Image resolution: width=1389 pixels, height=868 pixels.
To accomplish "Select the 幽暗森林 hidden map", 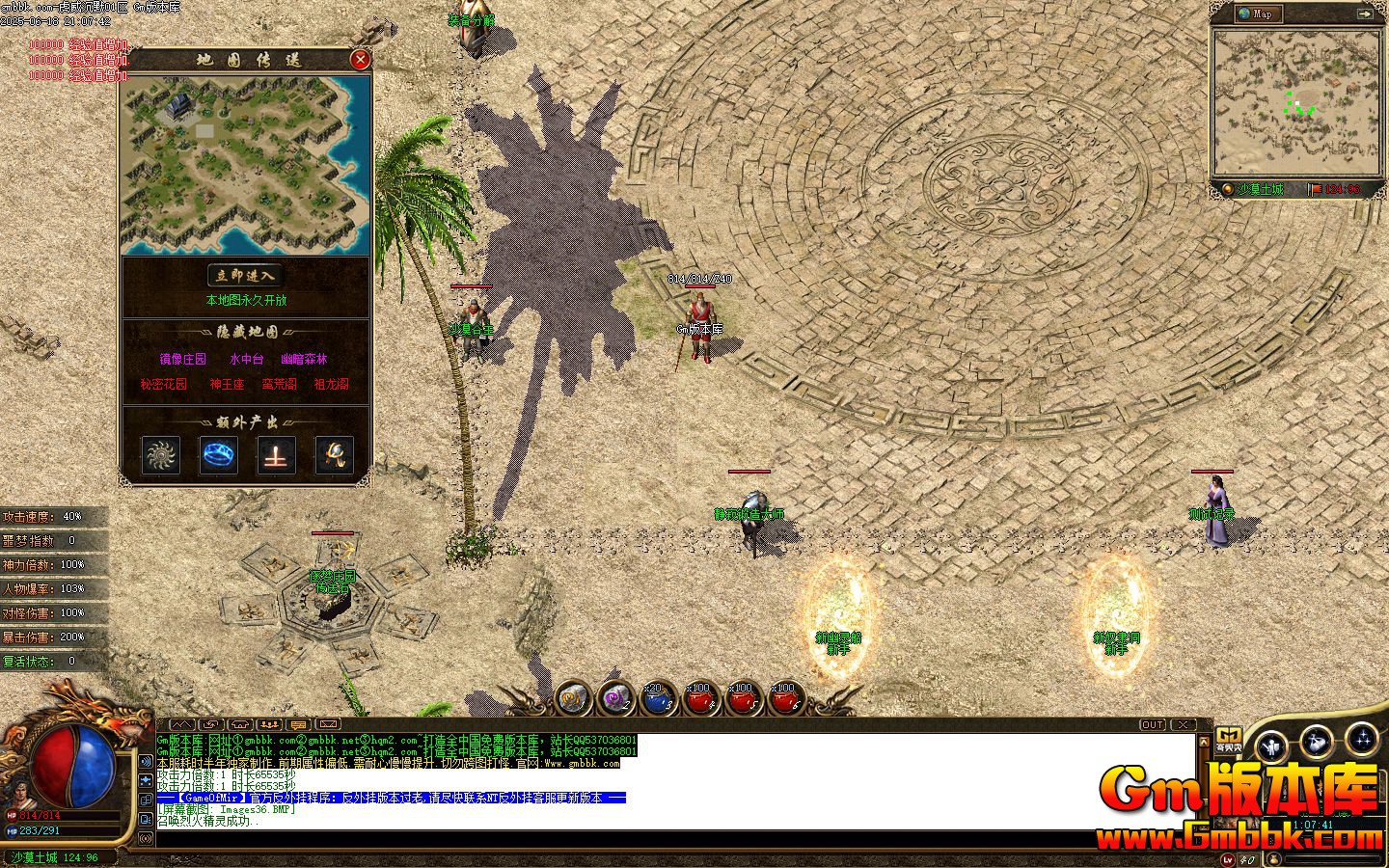I will click(304, 359).
